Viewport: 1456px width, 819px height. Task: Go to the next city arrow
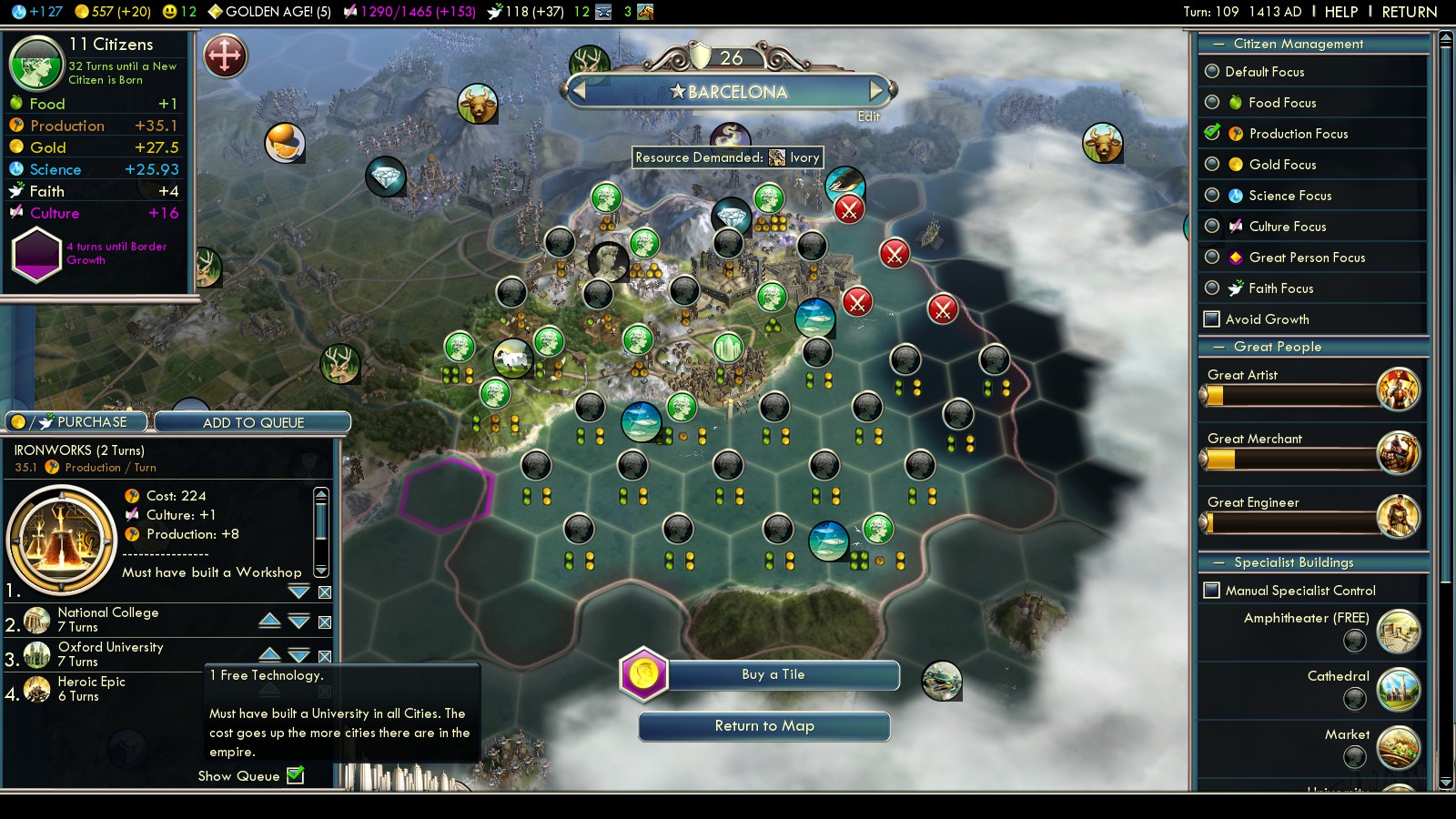pos(876,91)
